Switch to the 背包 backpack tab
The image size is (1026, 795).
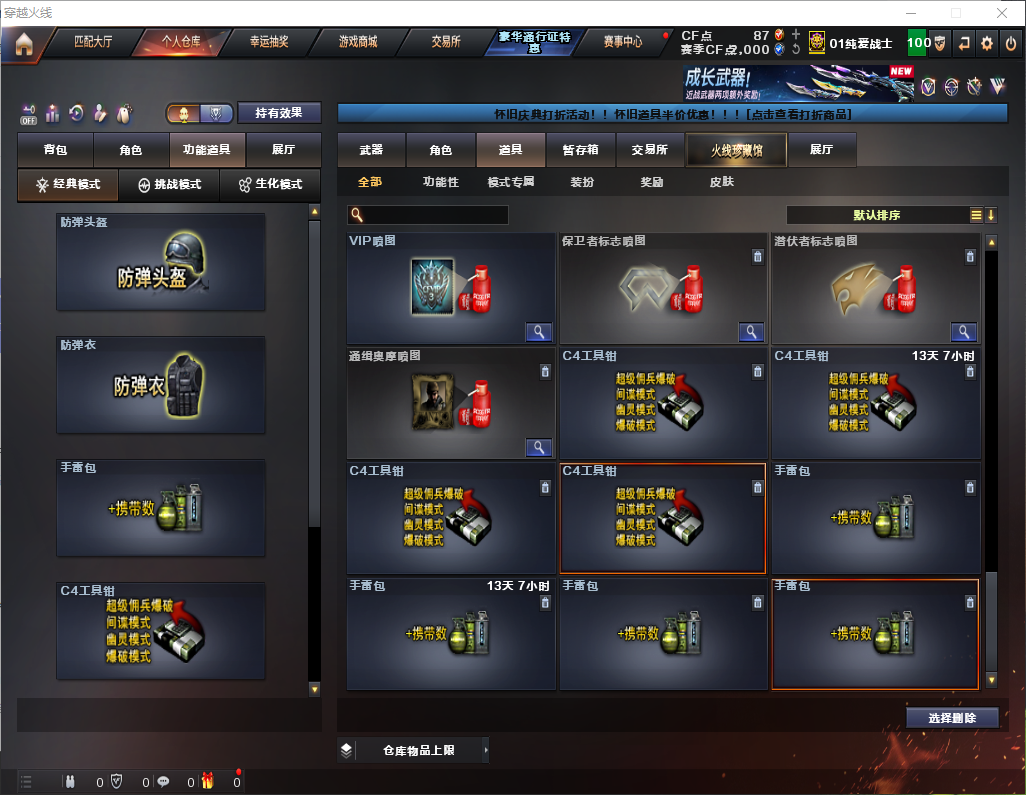pos(55,150)
